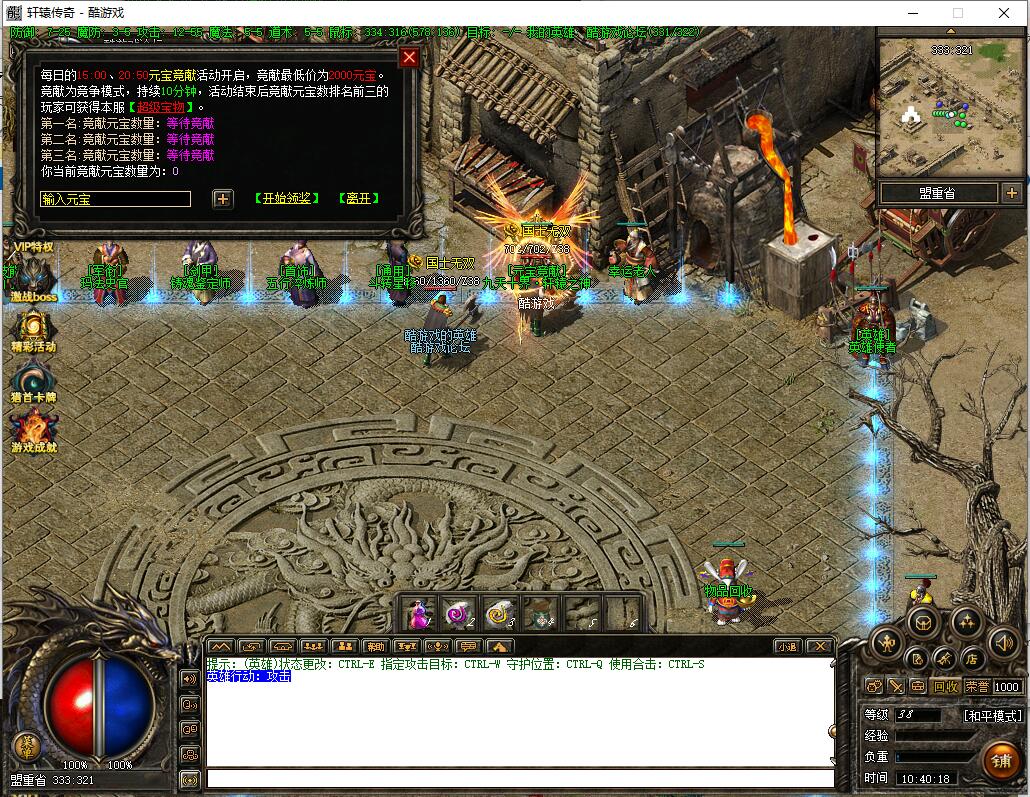Open the 超级宝物 link

161,107
